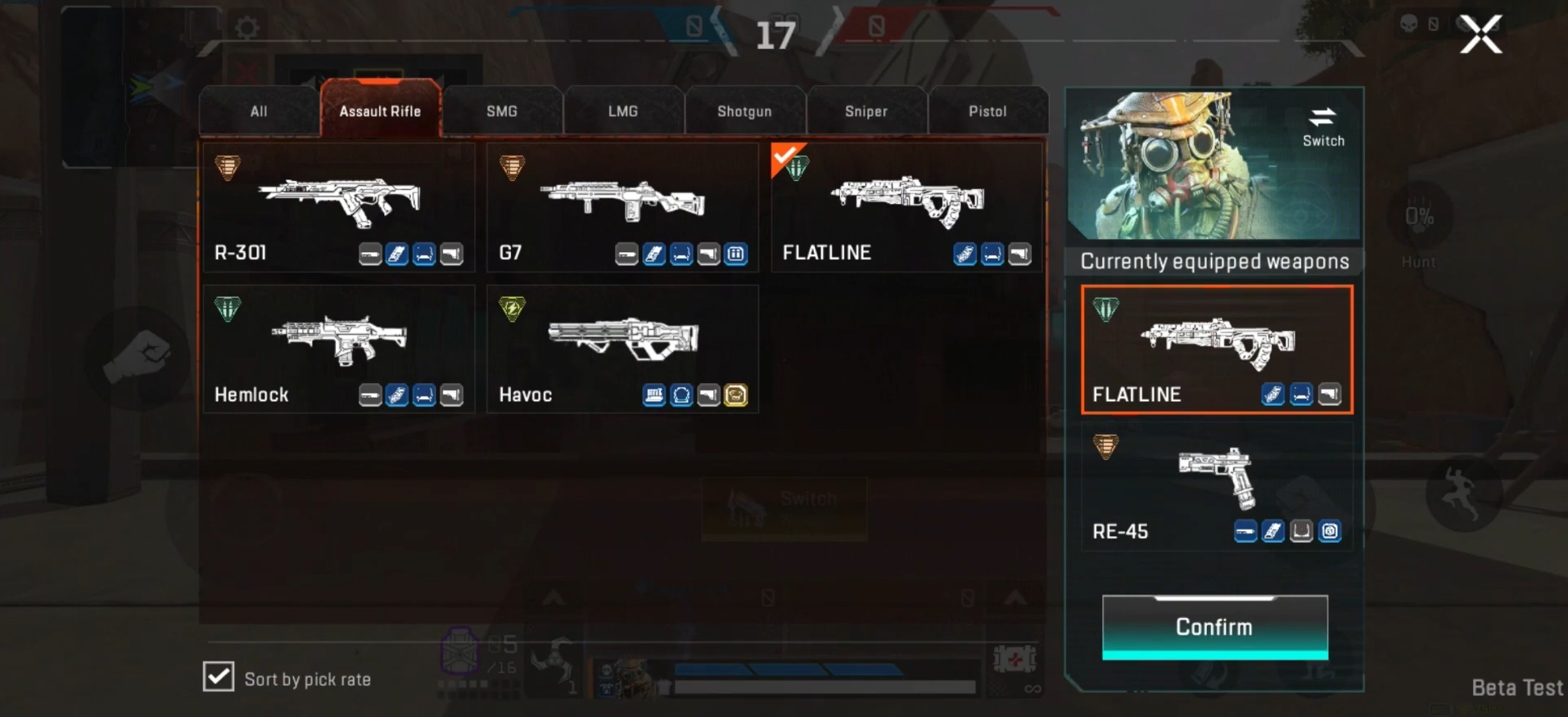Switch to the All weapons tab
This screenshot has width=1568, height=717.
[x=259, y=111]
